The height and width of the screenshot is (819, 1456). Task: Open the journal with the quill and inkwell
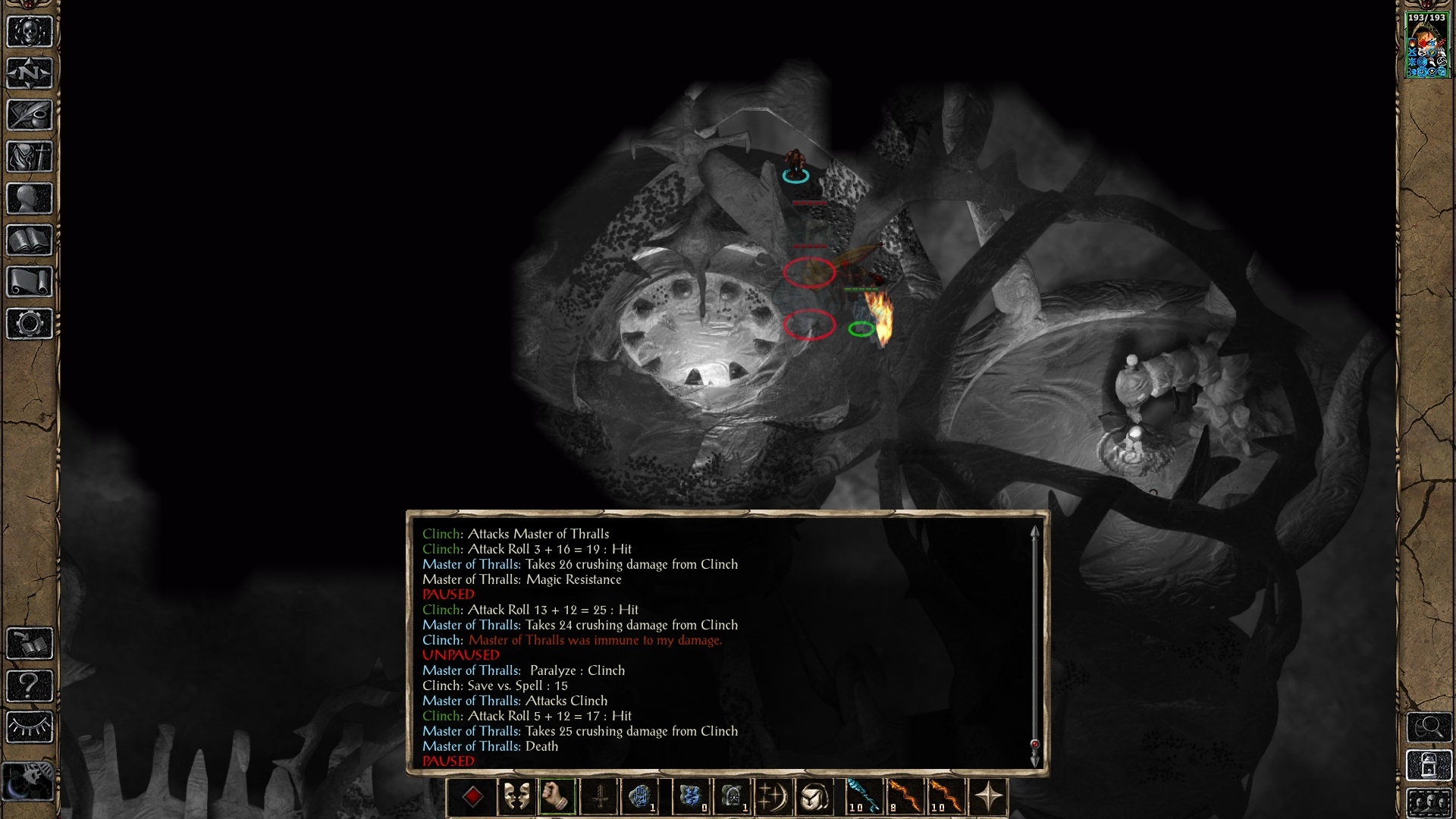pos(30,115)
